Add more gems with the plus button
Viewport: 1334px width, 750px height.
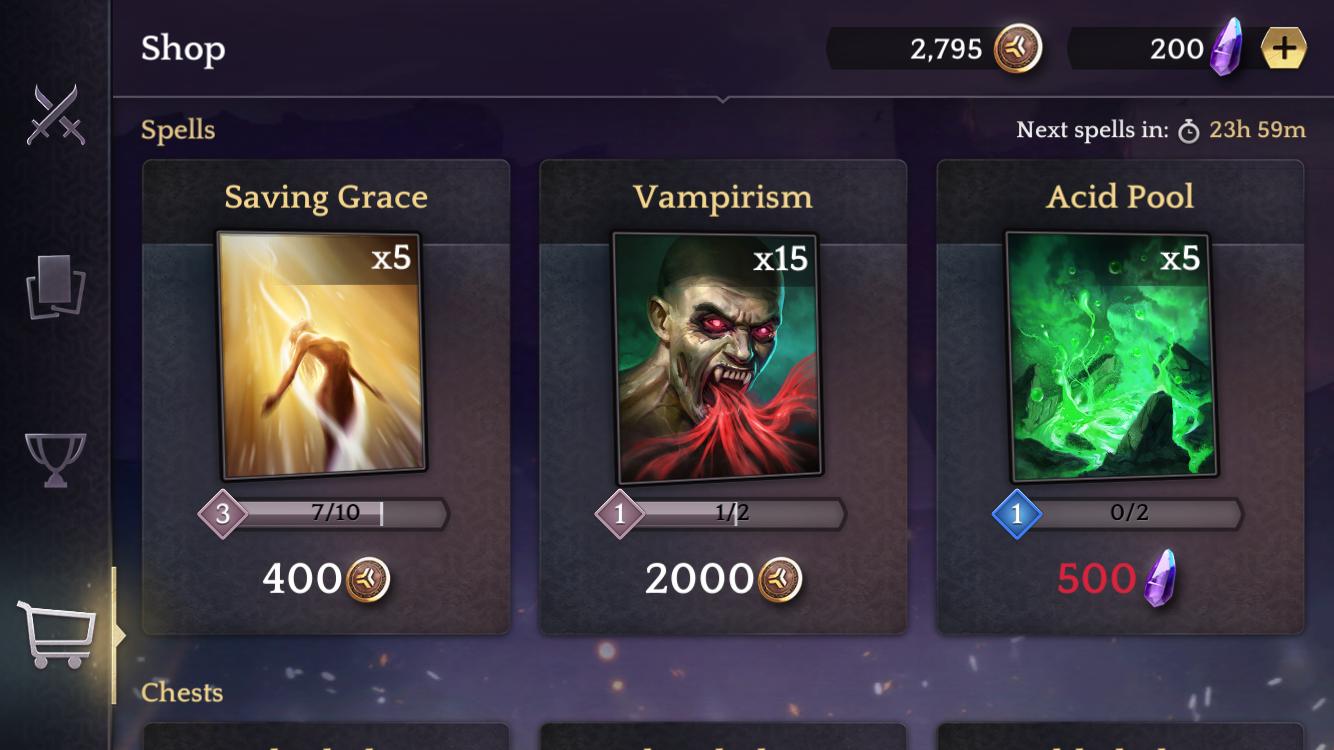(1283, 48)
